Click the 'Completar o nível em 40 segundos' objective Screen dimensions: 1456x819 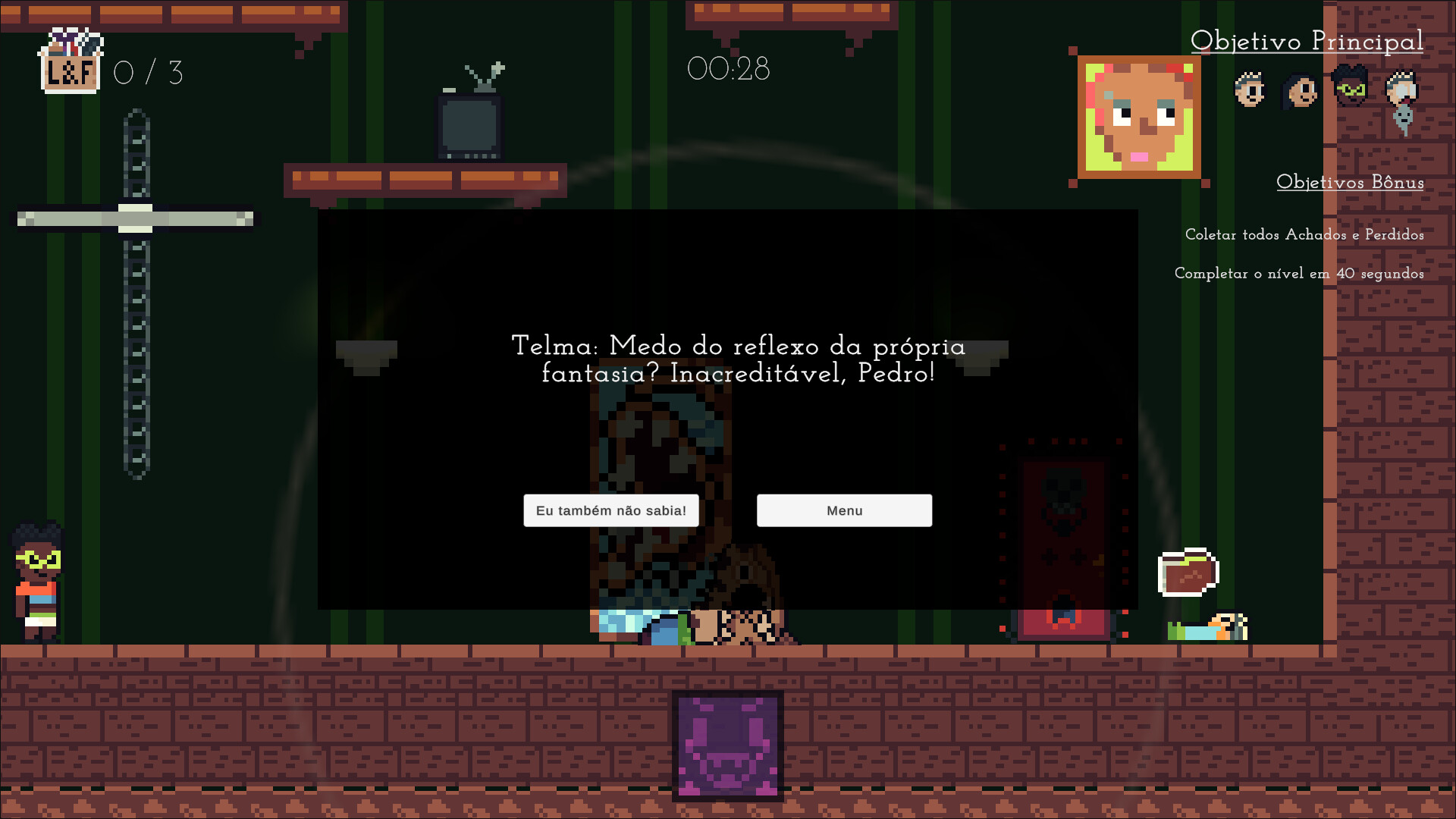[x=1301, y=274]
